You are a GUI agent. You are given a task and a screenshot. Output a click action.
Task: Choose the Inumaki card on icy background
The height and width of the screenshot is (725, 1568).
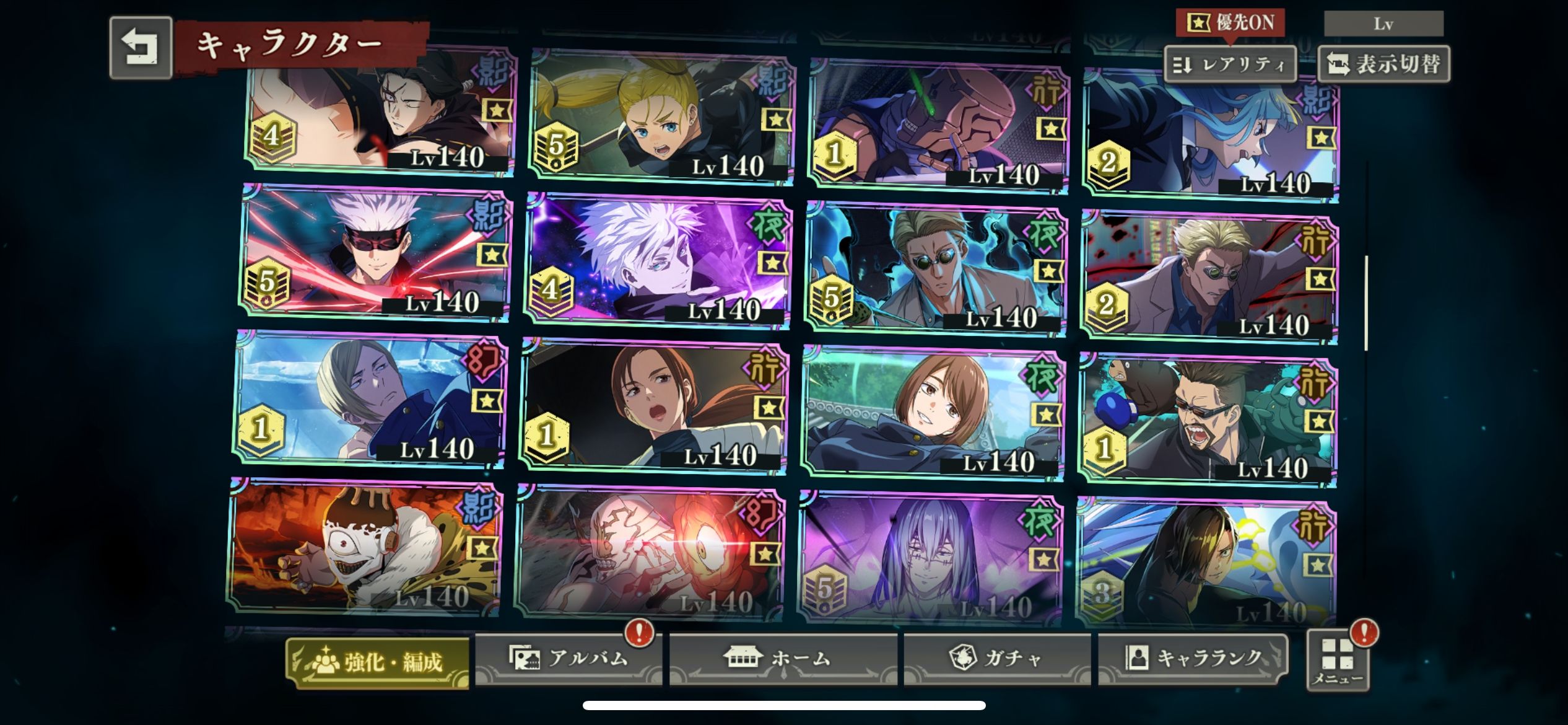(x=370, y=400)
